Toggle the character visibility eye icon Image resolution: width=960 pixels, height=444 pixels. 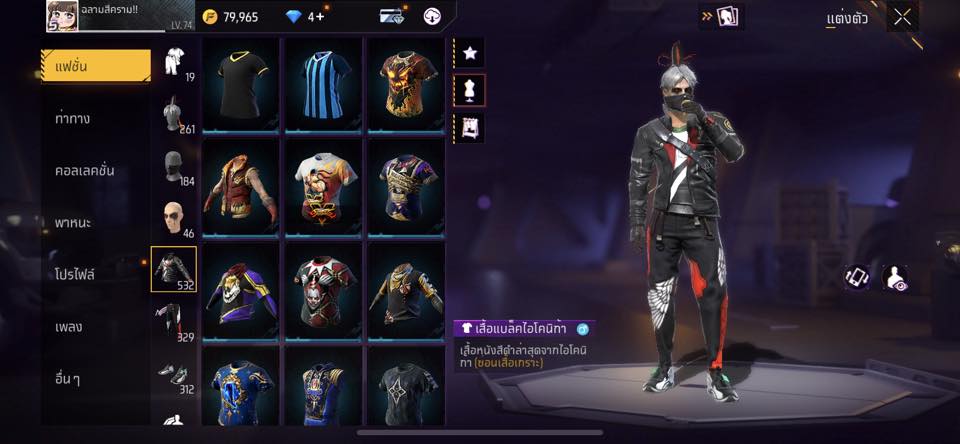point(895,278)
